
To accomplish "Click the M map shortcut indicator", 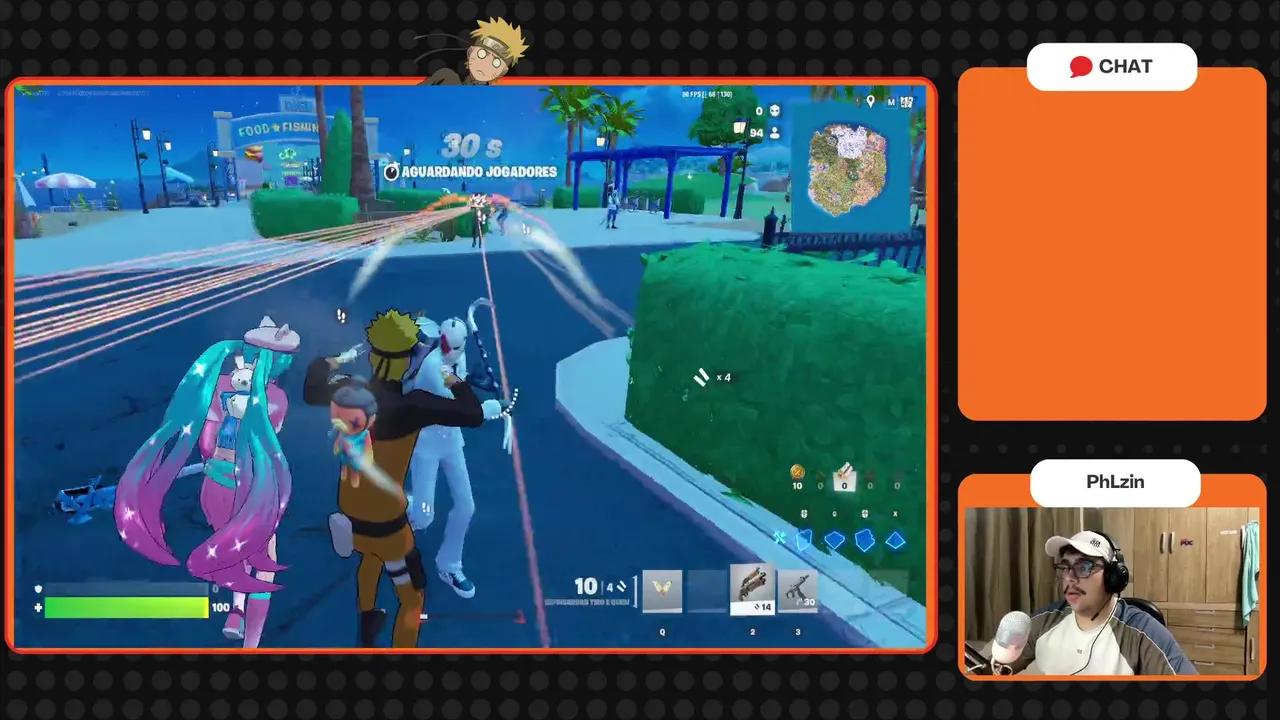I will click(x=891, y=100).
